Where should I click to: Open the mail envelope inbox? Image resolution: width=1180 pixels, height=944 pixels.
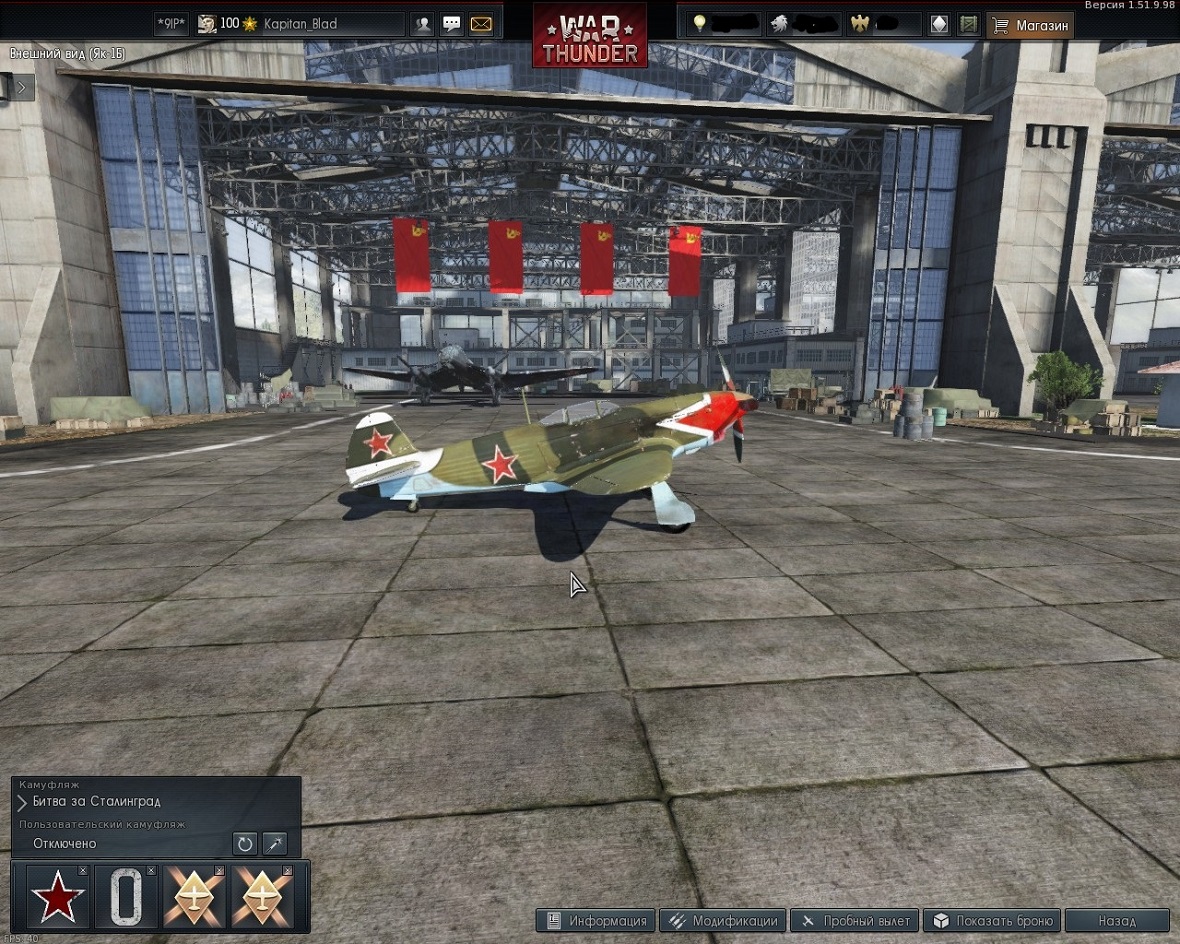coord(481,24)
